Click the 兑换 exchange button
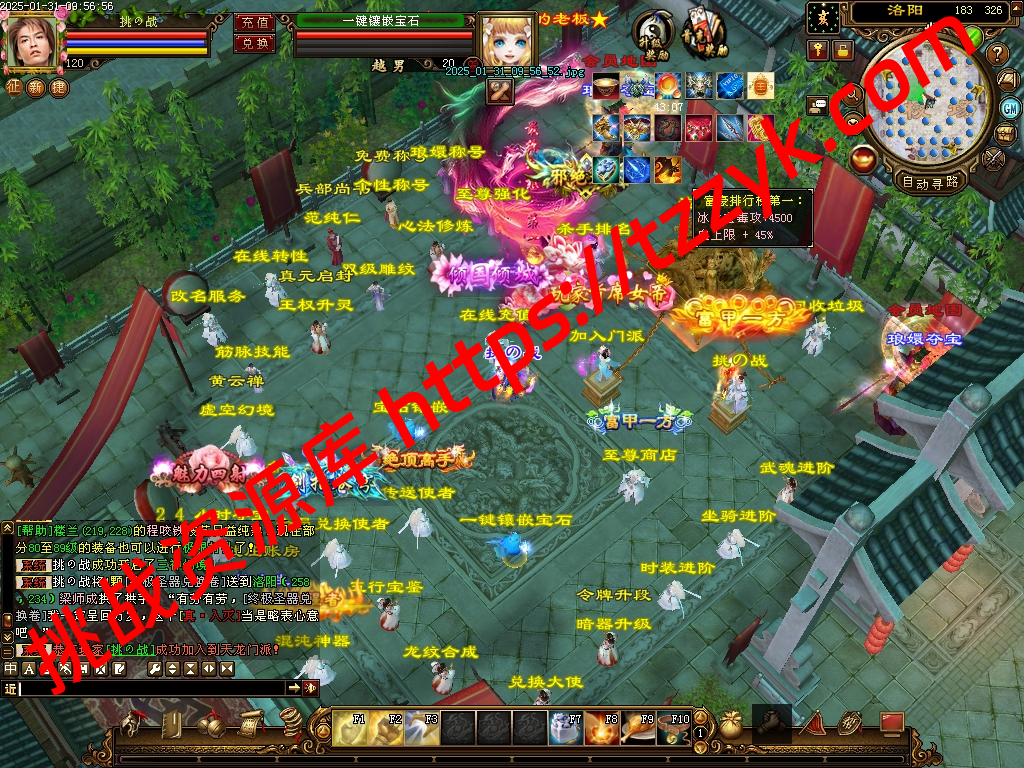The height and width of the screenshot is (768, 1024). point(255,43)
